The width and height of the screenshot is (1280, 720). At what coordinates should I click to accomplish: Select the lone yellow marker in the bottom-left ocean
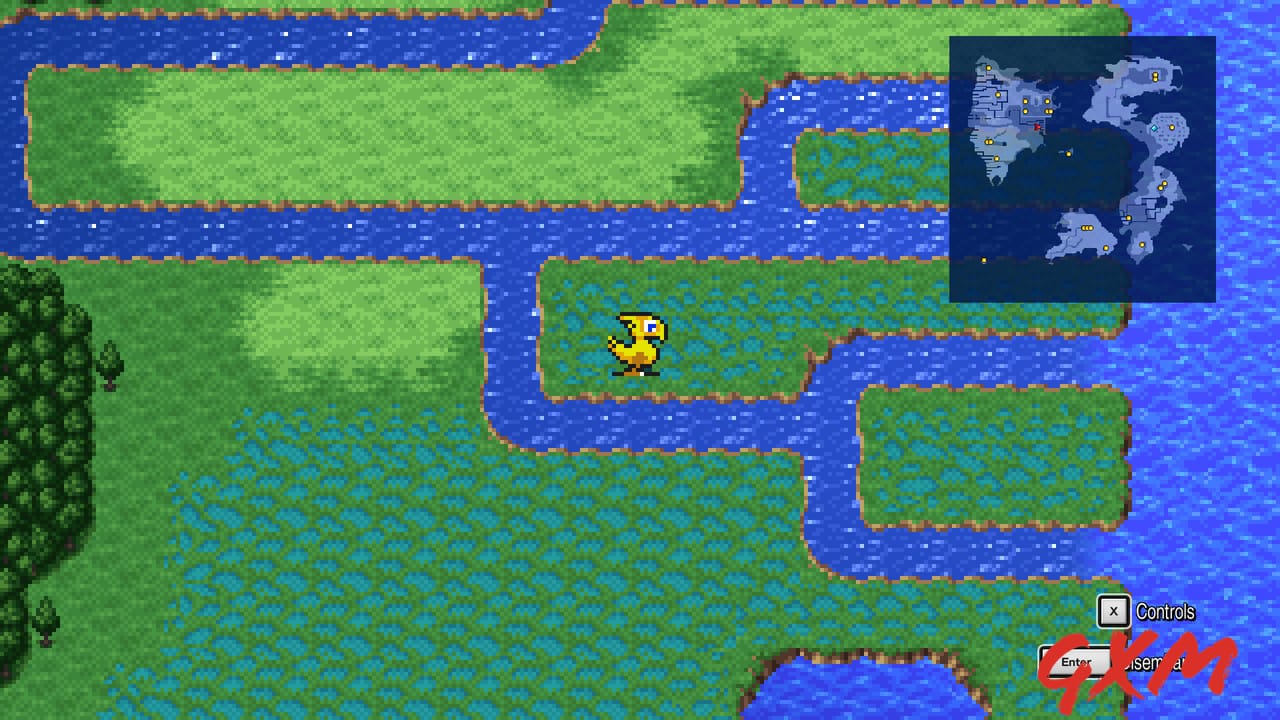click(983, 259)
